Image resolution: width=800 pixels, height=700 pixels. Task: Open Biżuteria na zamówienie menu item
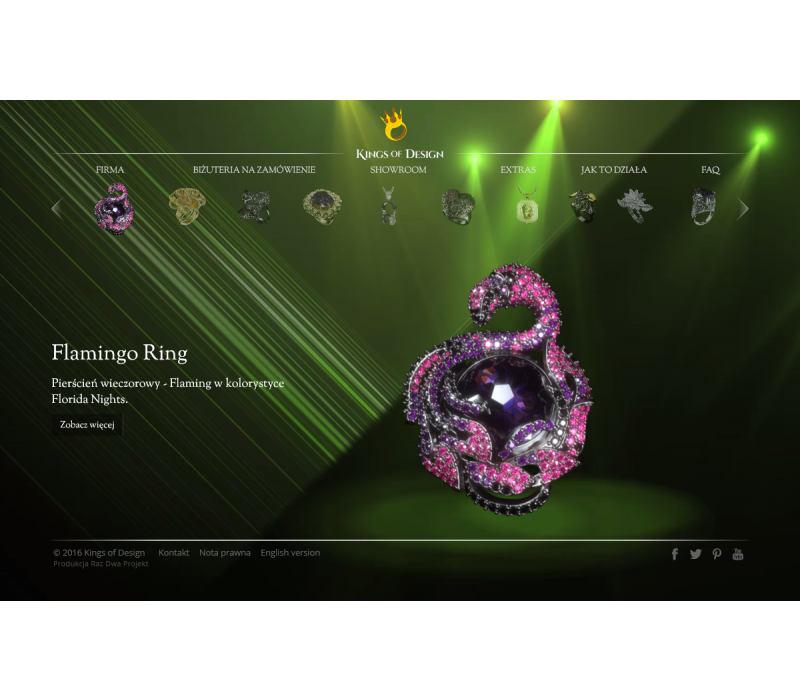click(x=254, y=170)
